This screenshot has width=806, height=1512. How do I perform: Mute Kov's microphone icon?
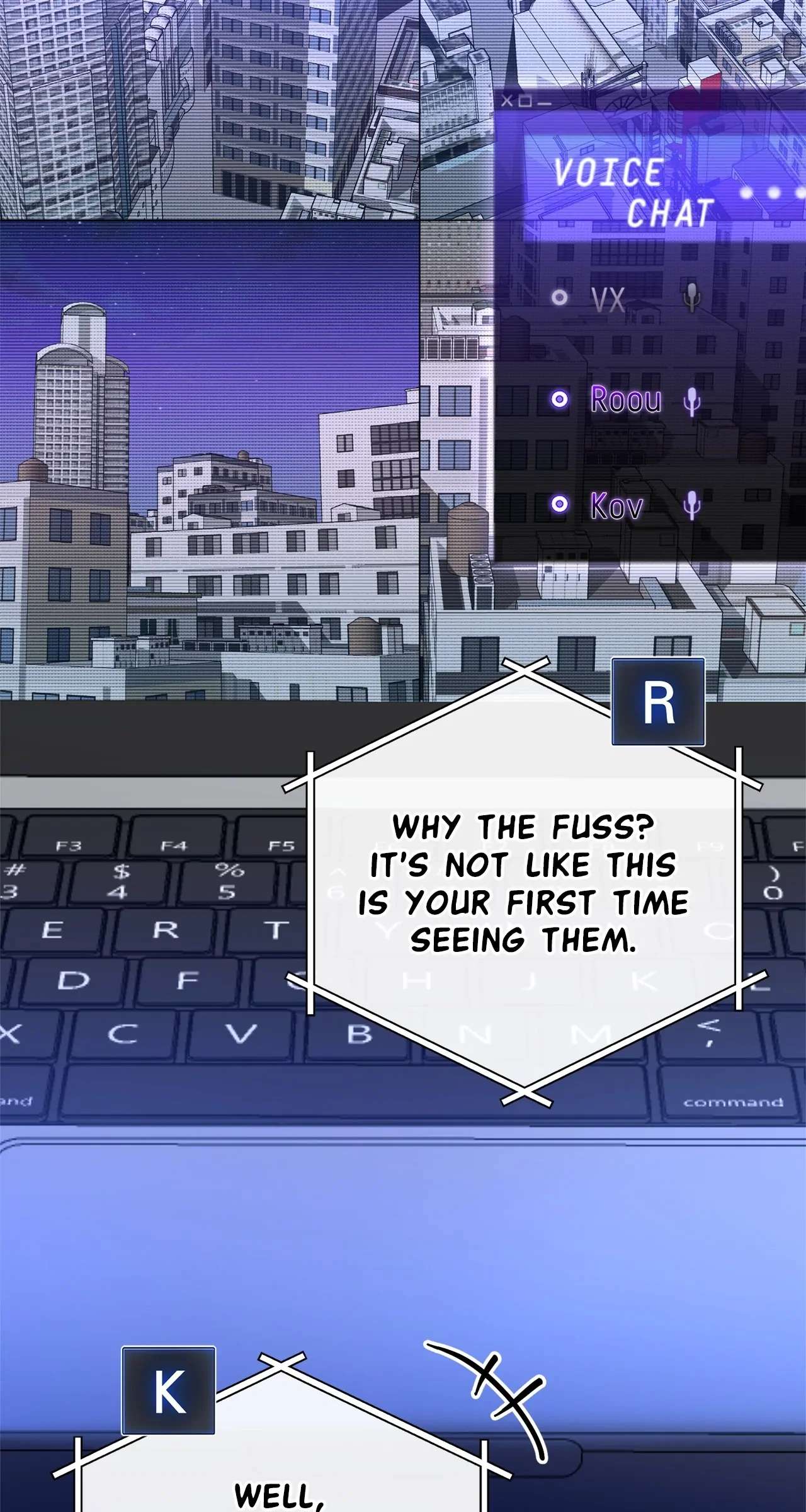coord(691,505)
